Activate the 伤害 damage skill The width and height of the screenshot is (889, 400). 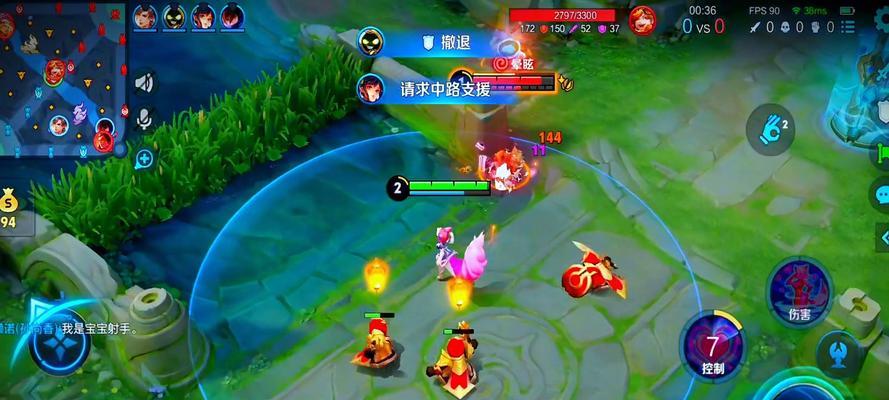tap(799, 288)
